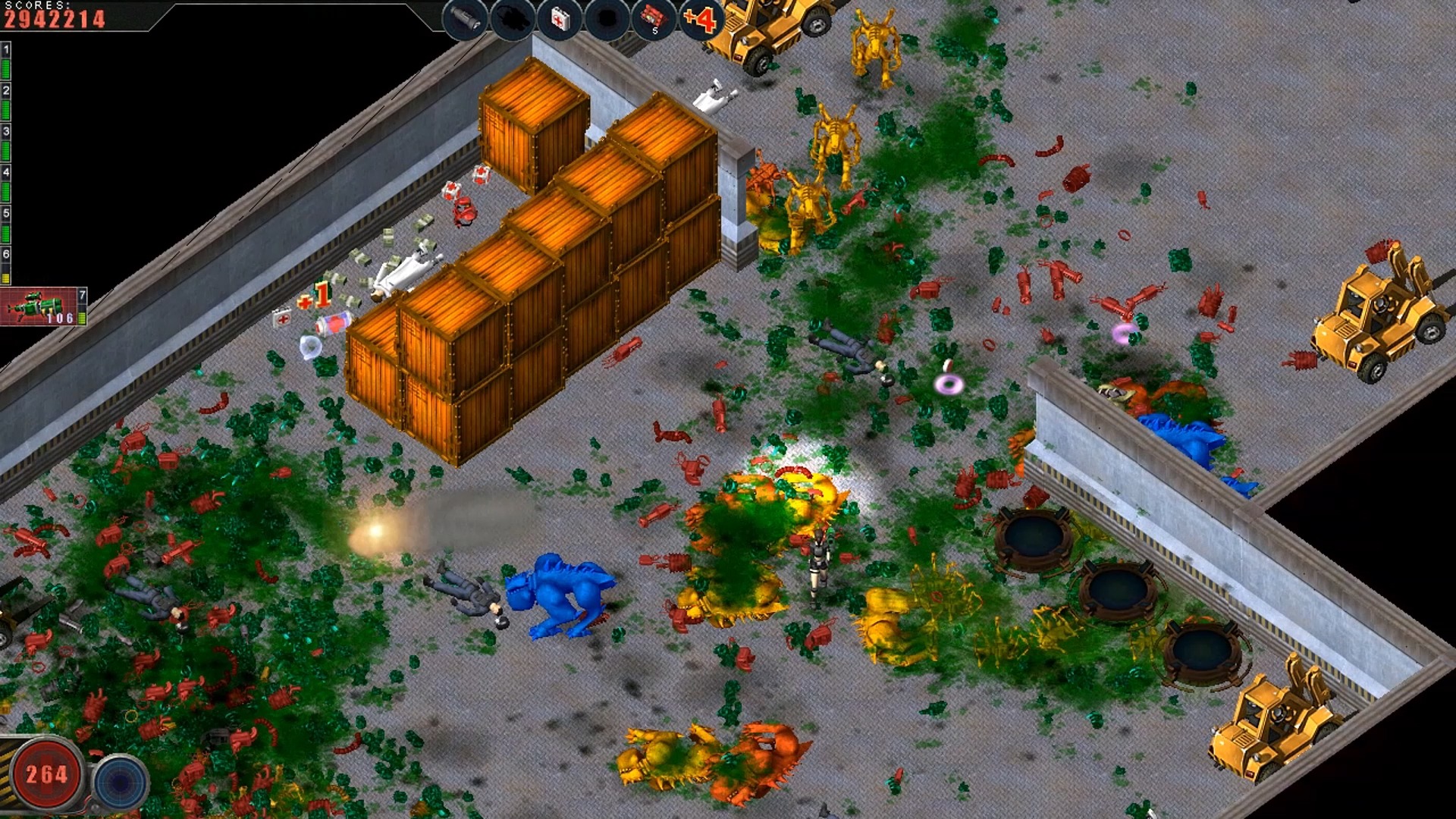Click the +4 extra lives icon
The height and width of the screenshot is (819, 1456).
(x=699, y=19)
